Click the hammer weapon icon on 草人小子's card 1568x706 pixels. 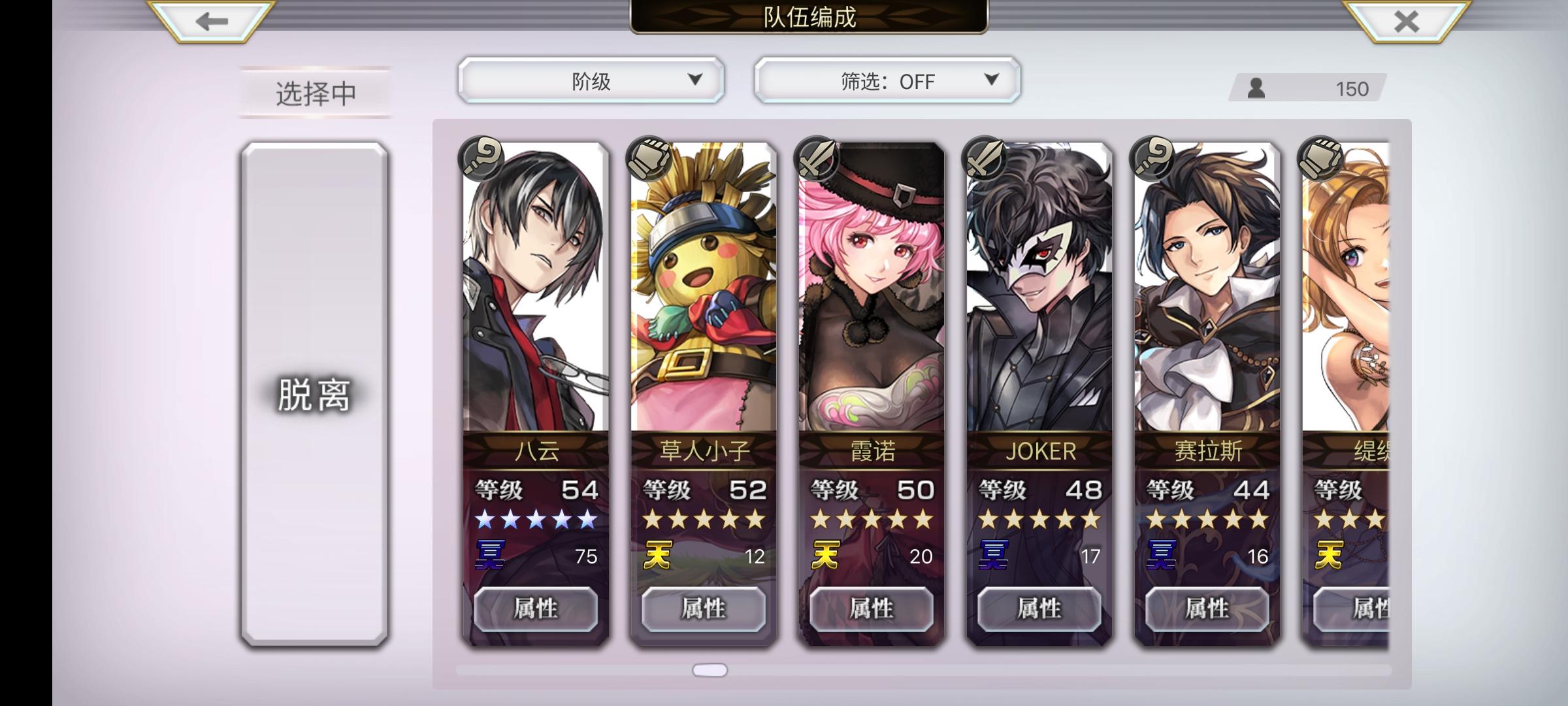click(x=647, y=159)
